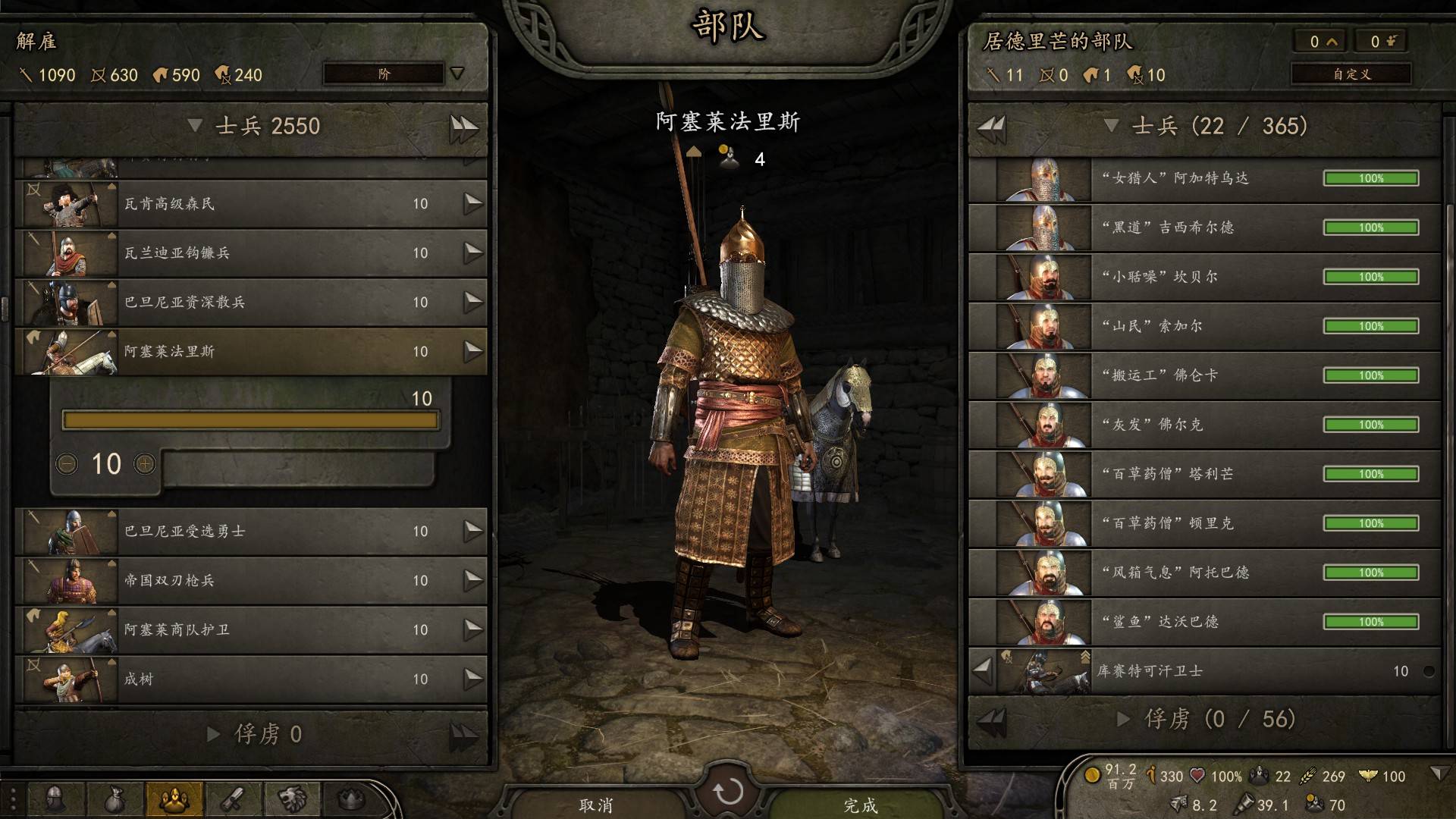Select the 瓦兰迪亚钩镰兵 troop row
Screen dimensions: 1456x819
pyautogui.click(x=250, y=253)
